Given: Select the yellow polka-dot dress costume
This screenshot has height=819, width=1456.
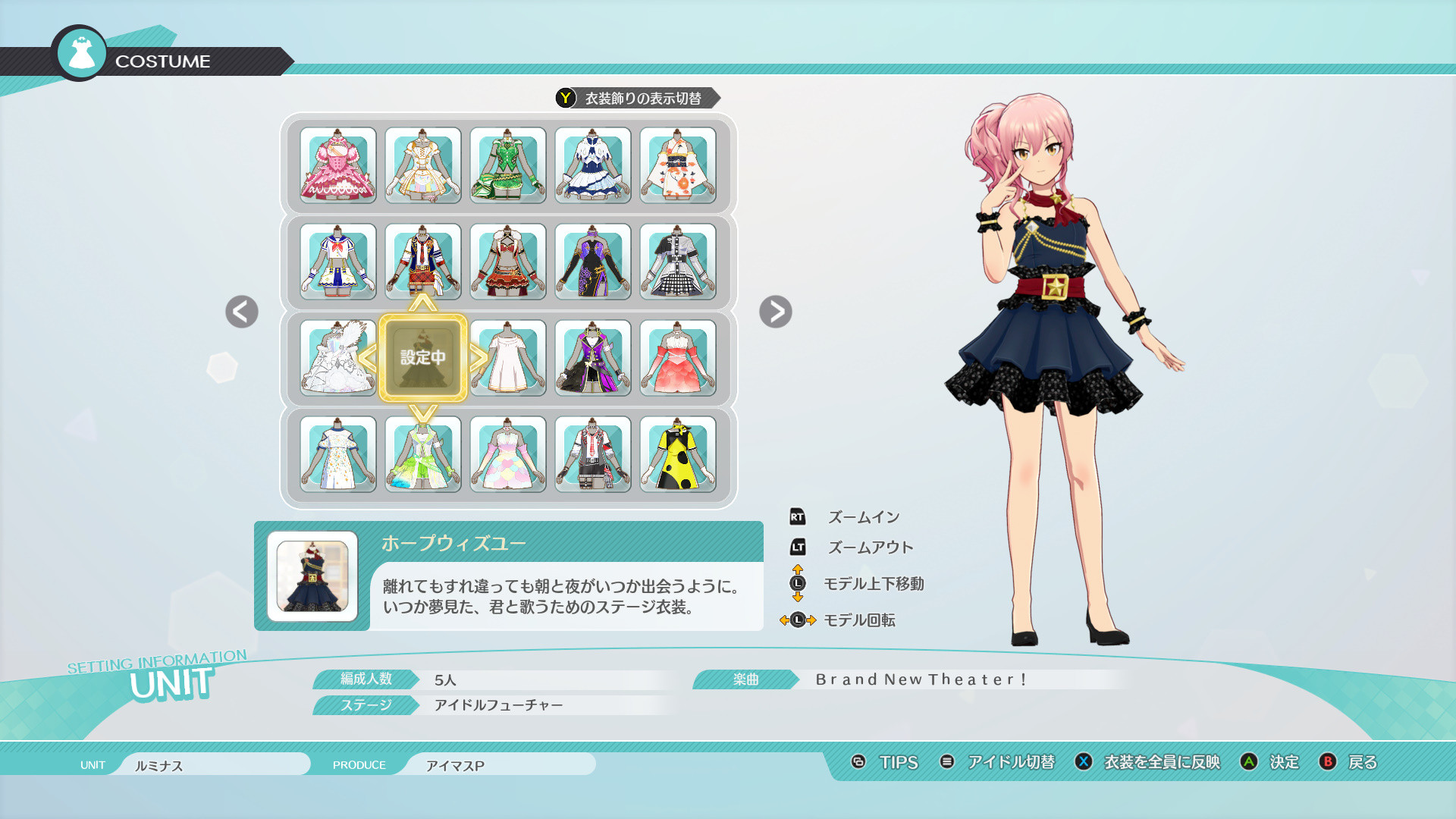Looking at the screenshot, I should [677, 454].
